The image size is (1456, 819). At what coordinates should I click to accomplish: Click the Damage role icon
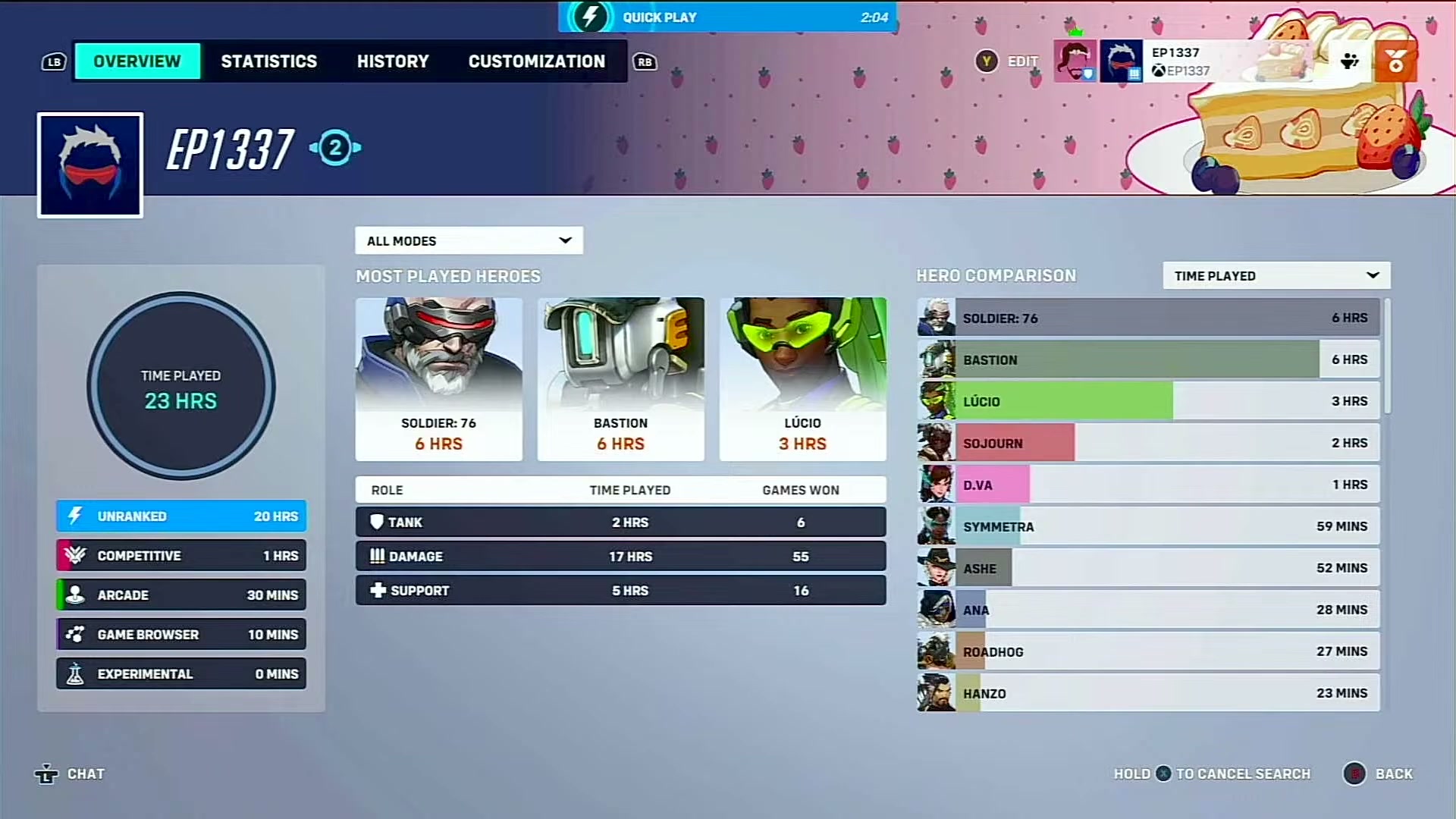click(x=377, y=556)
